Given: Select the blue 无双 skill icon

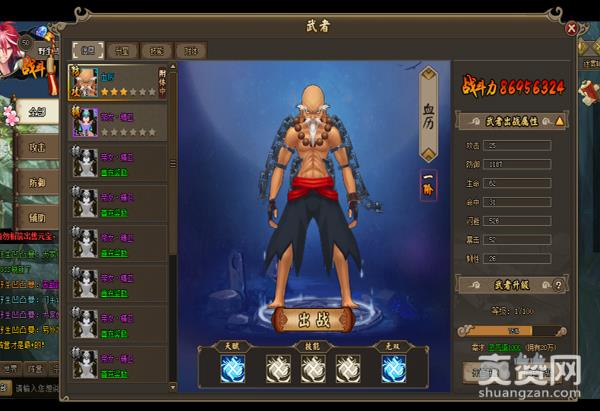Looking at the screenshot, I should point(394,371).
